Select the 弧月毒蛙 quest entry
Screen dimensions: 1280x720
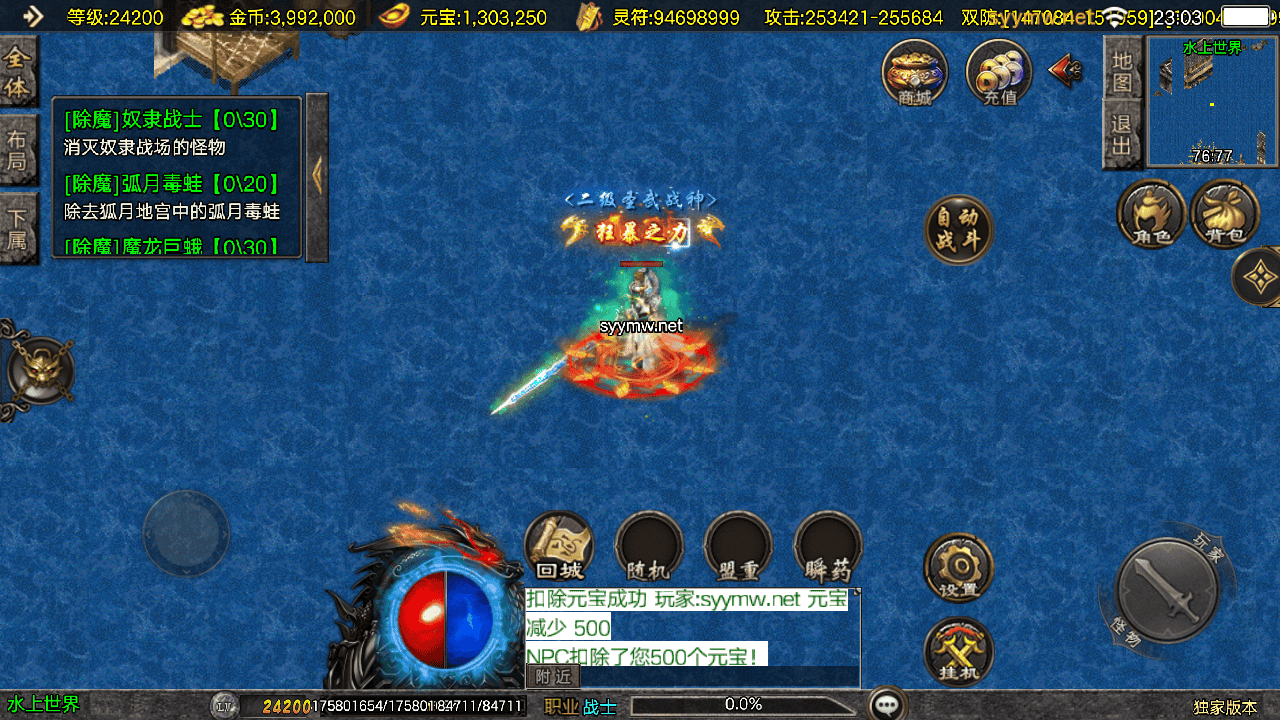pyautogui.click(x=172, y=185)
